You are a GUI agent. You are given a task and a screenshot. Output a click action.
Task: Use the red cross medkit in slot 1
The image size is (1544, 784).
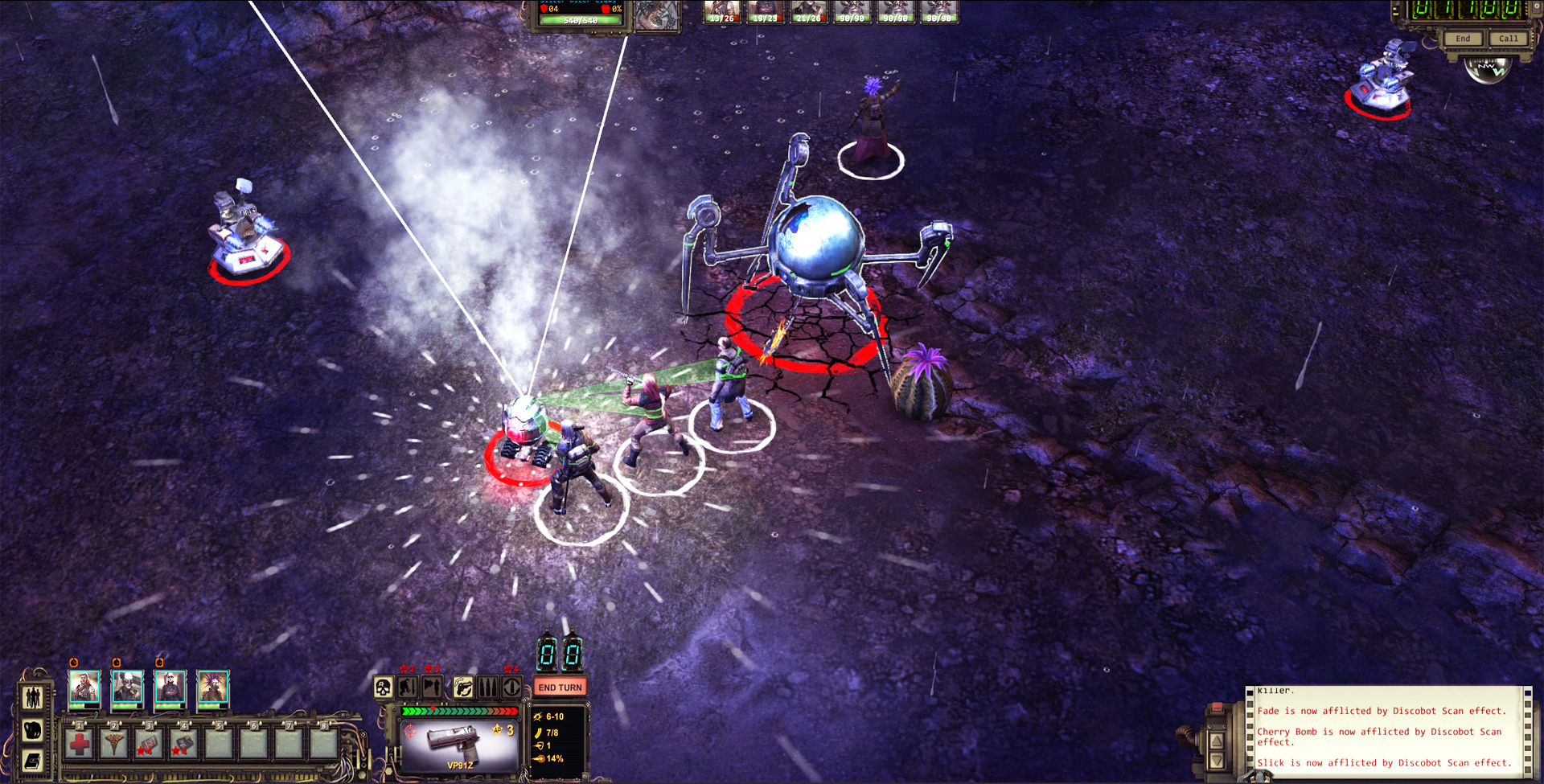point(80,744)
